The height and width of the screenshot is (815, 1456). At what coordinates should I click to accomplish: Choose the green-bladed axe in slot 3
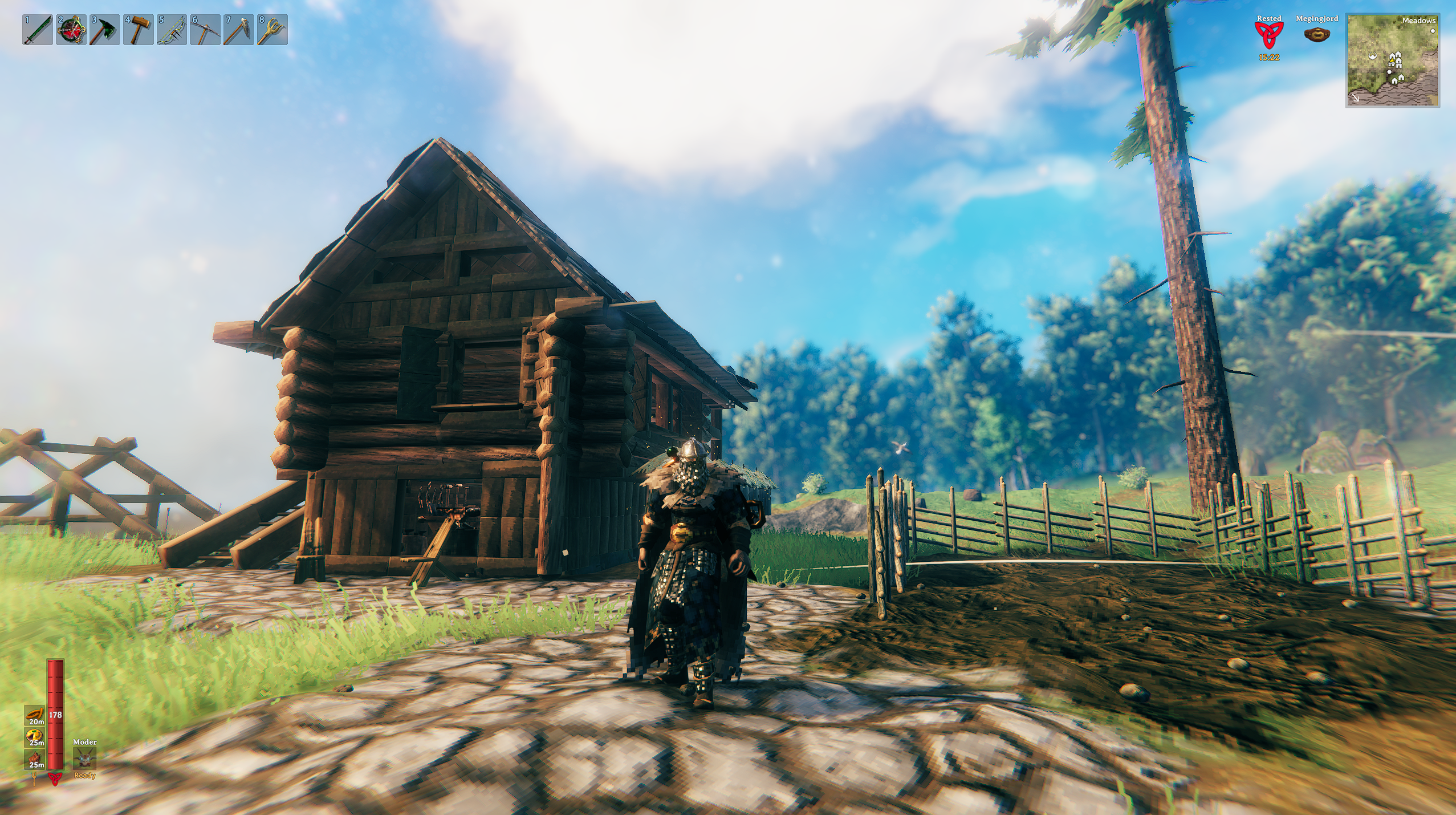(105, 30)
